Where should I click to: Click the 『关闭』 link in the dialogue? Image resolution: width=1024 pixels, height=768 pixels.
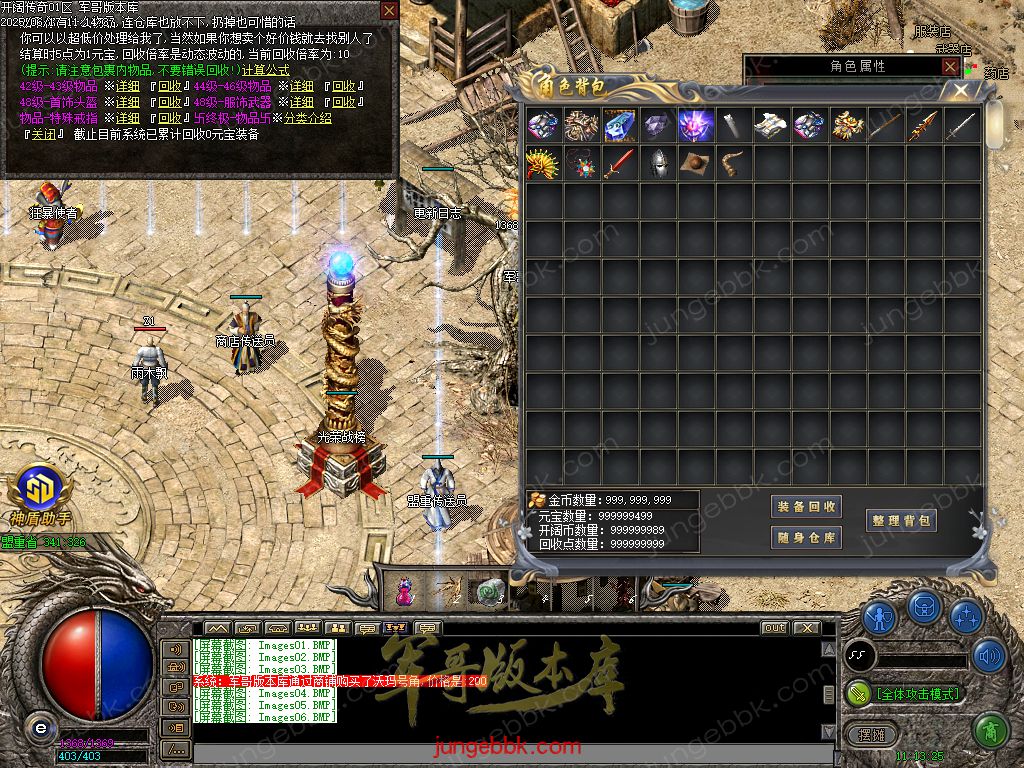44,134
